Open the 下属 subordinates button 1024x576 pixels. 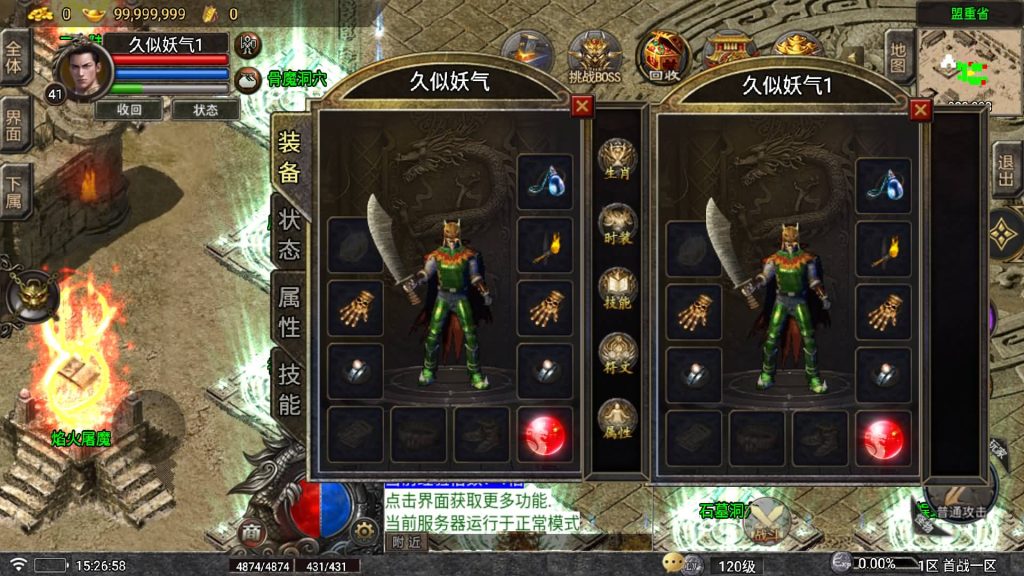[x=15, y=191]
